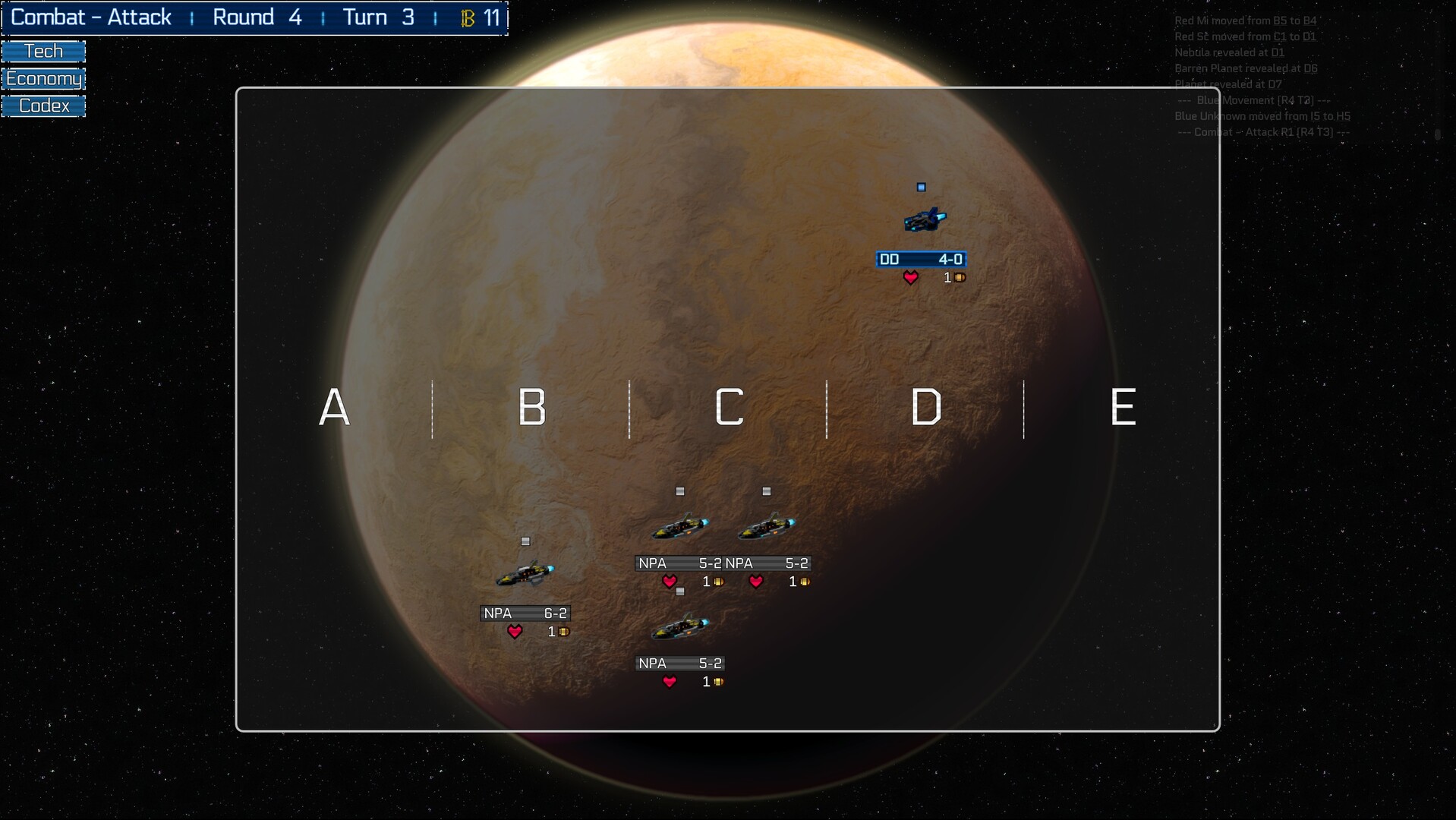Click the currency ฿ symbol in the top bar
Viewport: 1456px width, 820px height.
(468, 17)
